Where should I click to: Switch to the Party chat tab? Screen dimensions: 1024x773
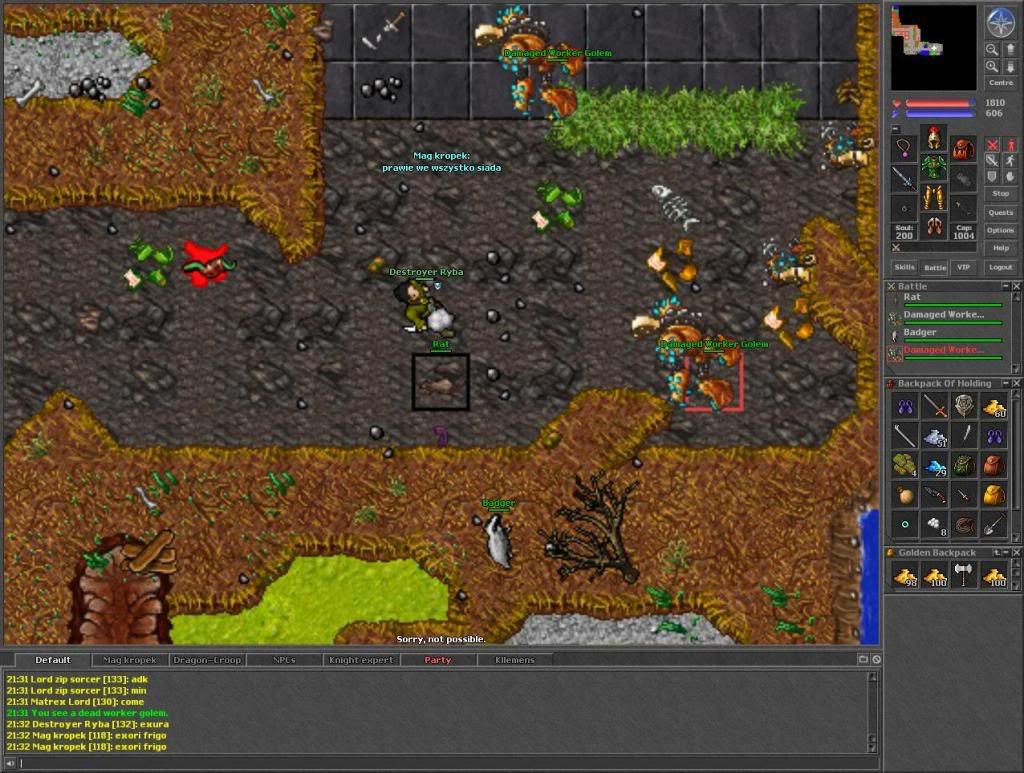[437, 660]
